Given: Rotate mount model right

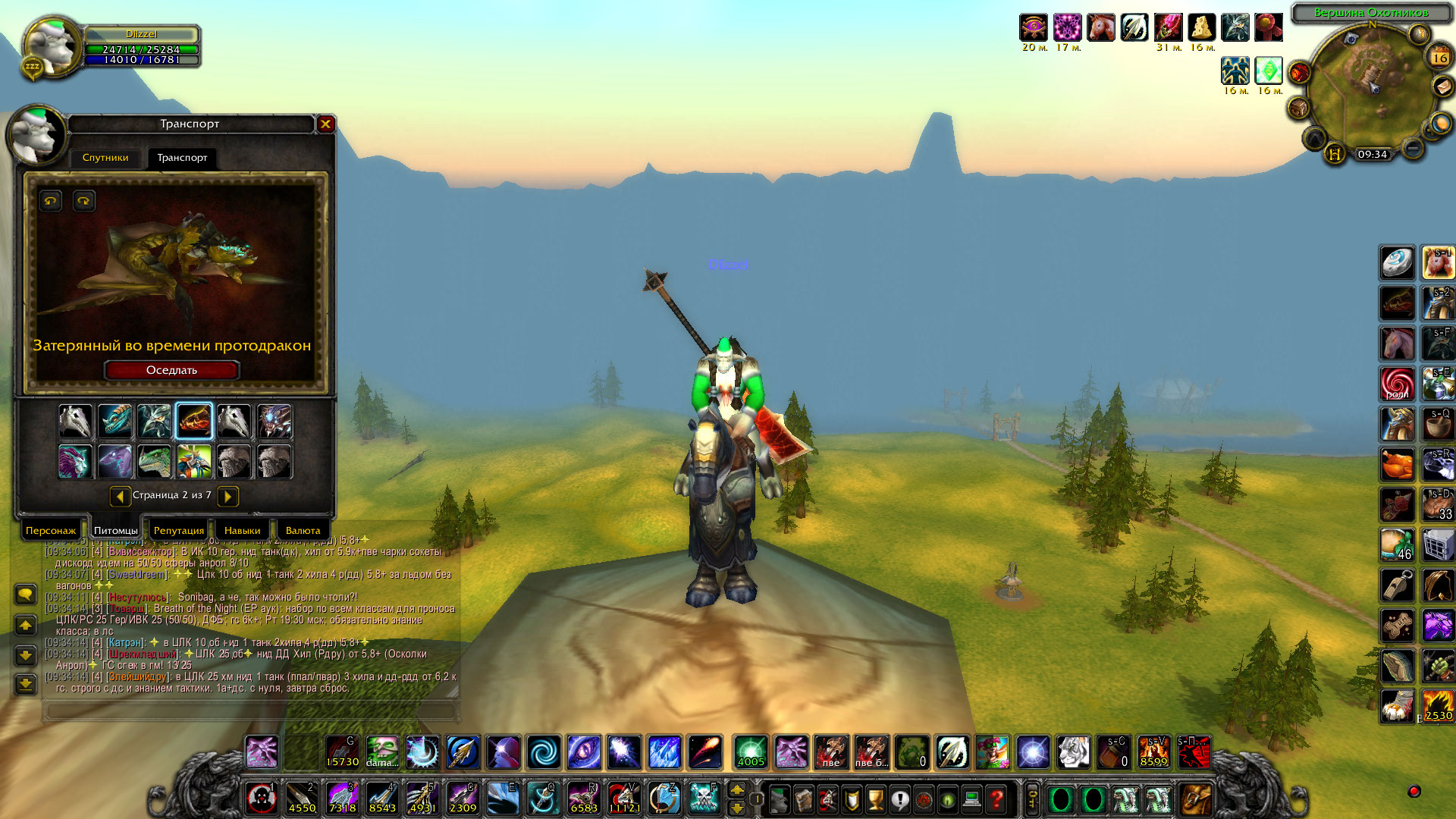Looking at the screenshot, I should pos(83,201).
